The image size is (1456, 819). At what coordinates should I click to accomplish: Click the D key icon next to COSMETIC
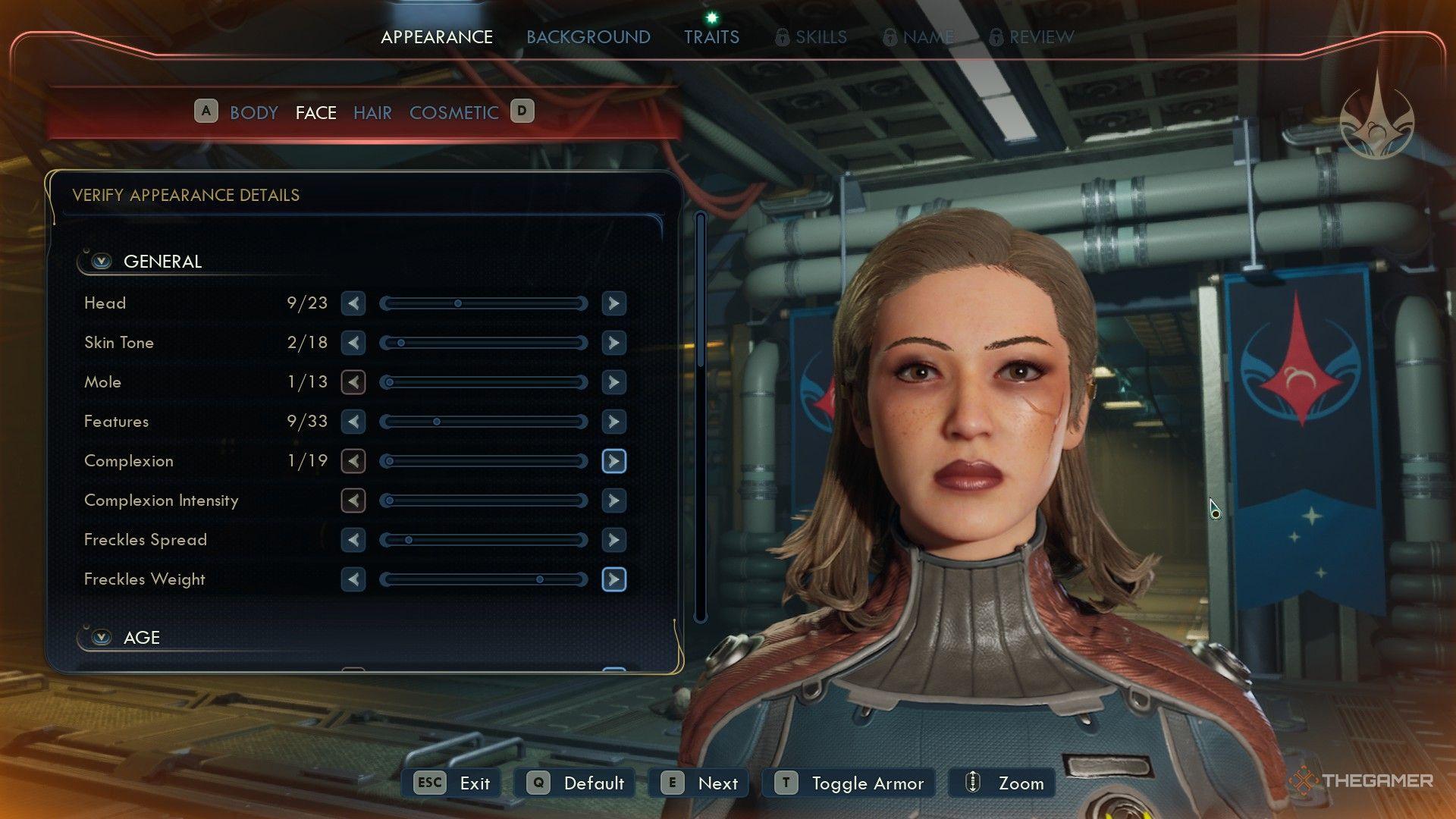pos(521,111)
